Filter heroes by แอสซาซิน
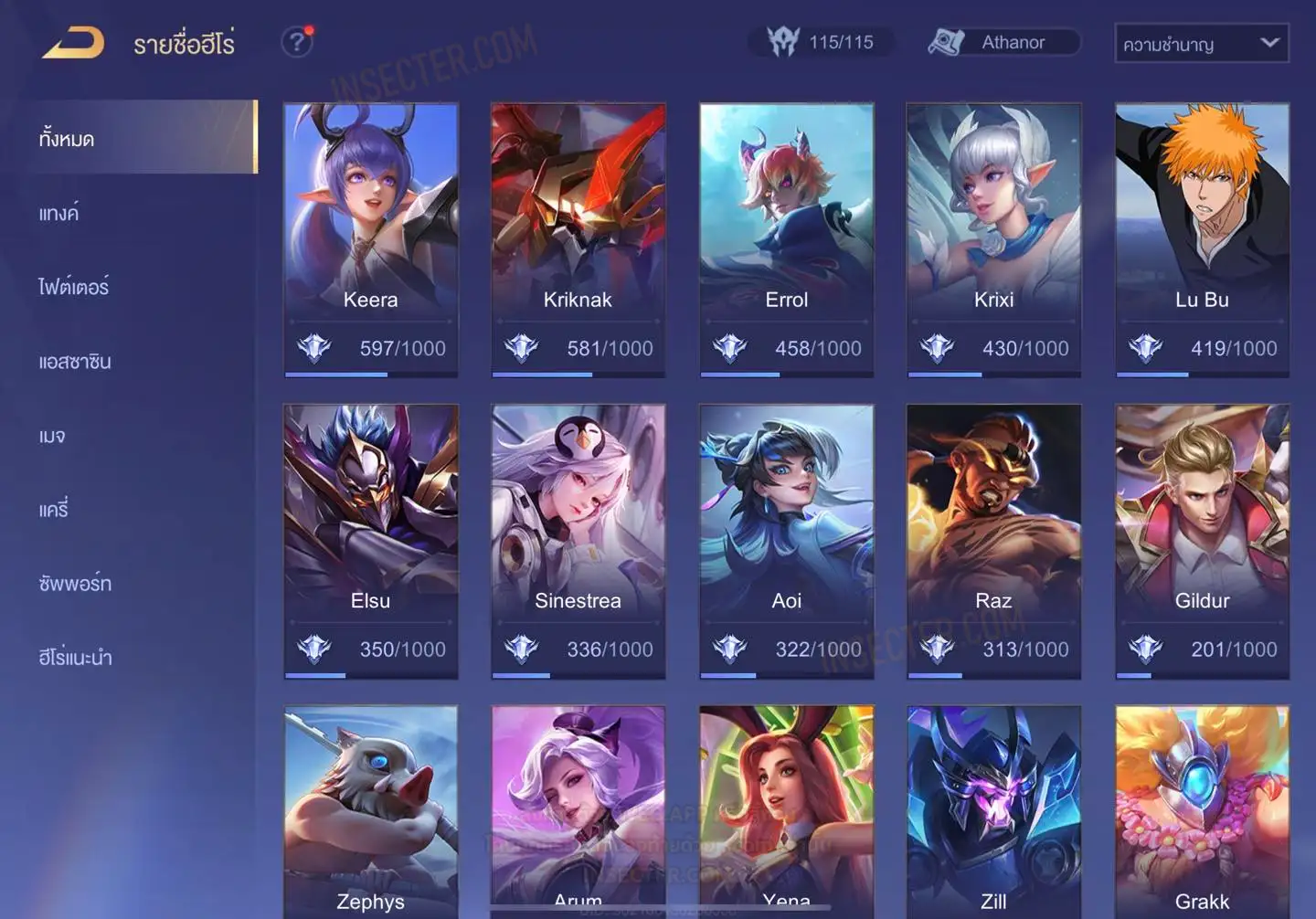 pyautogui.click(x=75, y=362)
